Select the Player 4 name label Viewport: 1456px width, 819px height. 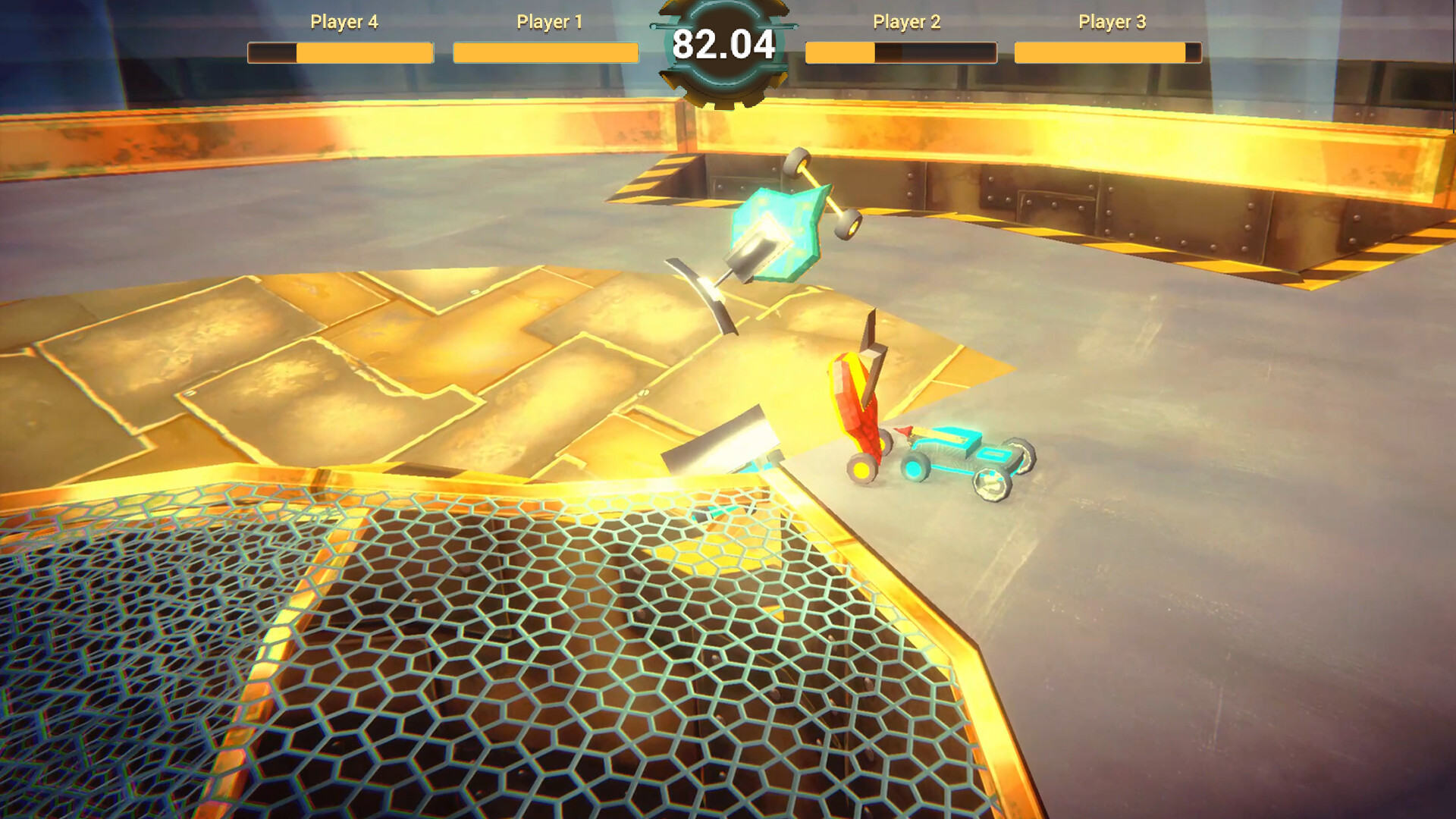340,23
